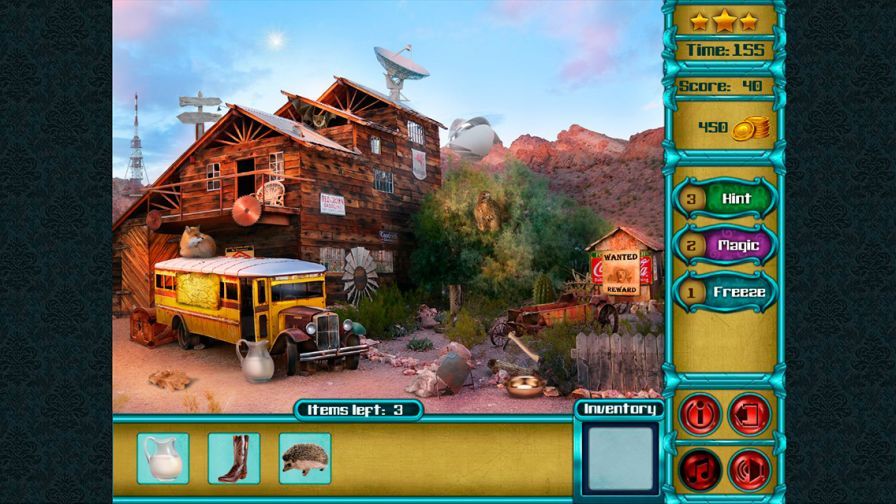This screenshot has height=504, width=896.
Task: Open the red info button
Action: (x=700, y=414)
